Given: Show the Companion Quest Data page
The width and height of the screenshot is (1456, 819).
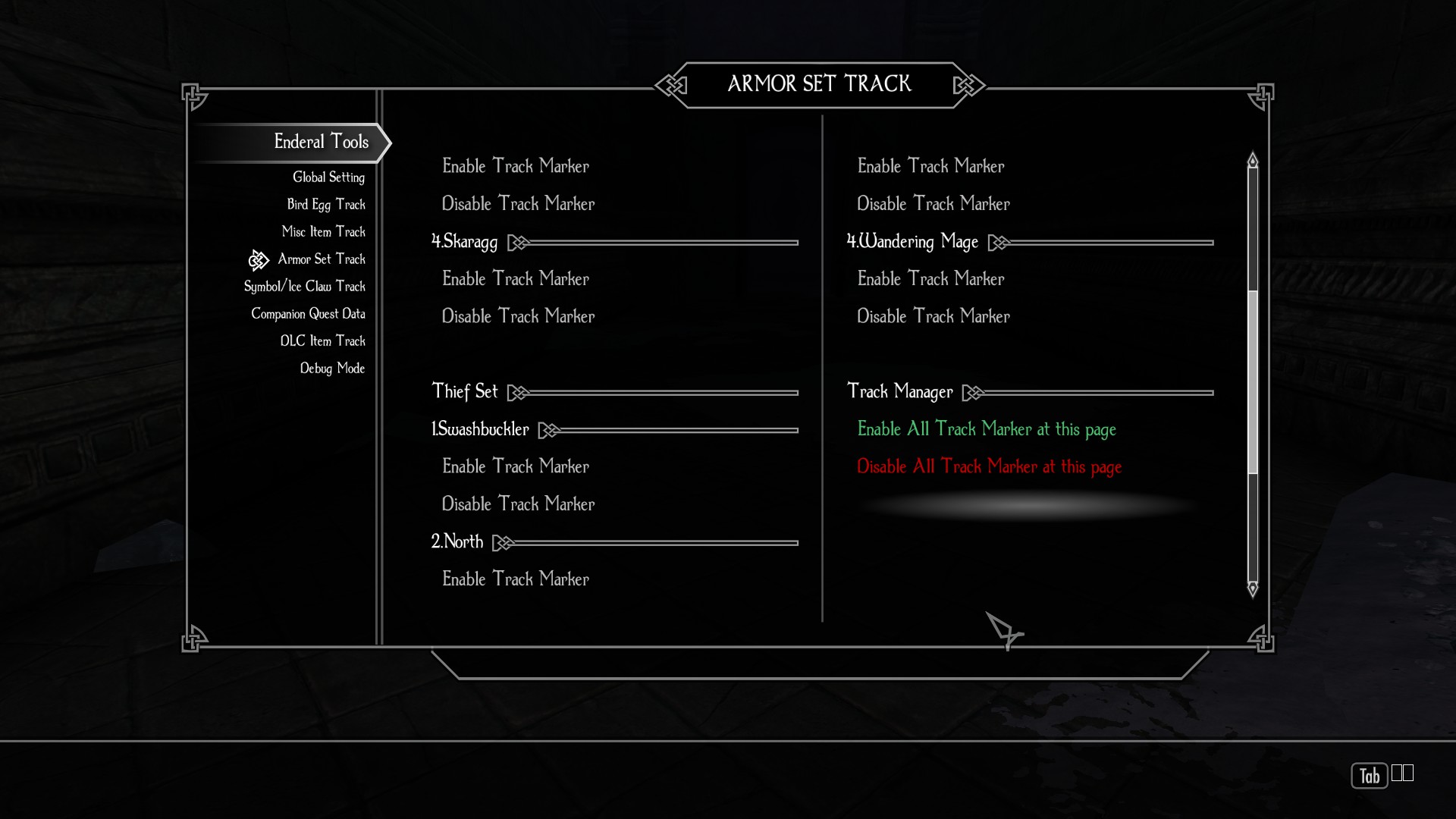Looking at the screenshot, I should 308,314.
